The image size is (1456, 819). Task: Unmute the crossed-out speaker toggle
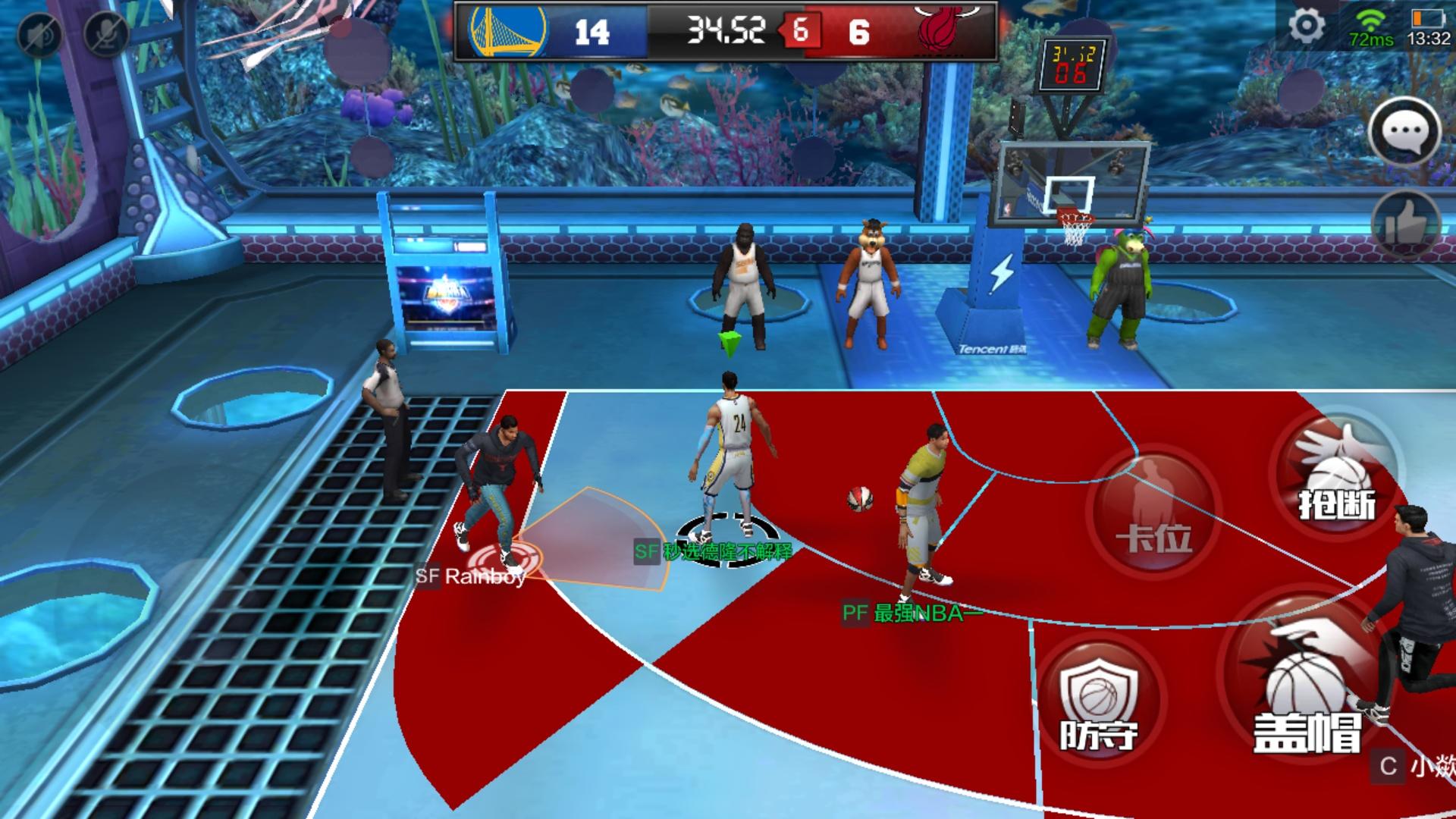click(x=42, y=34)
